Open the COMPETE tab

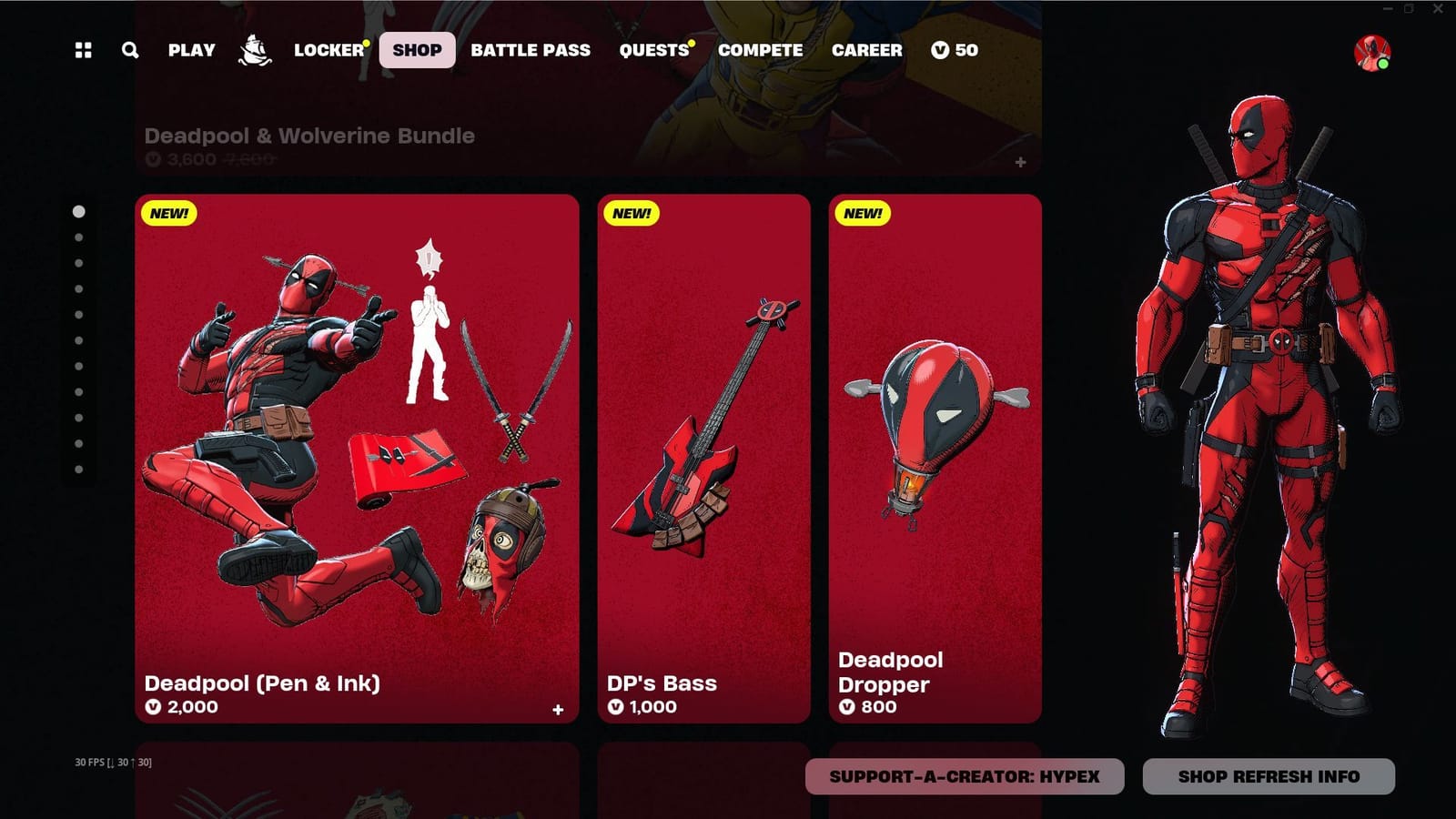pyautogui.click(x=760, y=50)
